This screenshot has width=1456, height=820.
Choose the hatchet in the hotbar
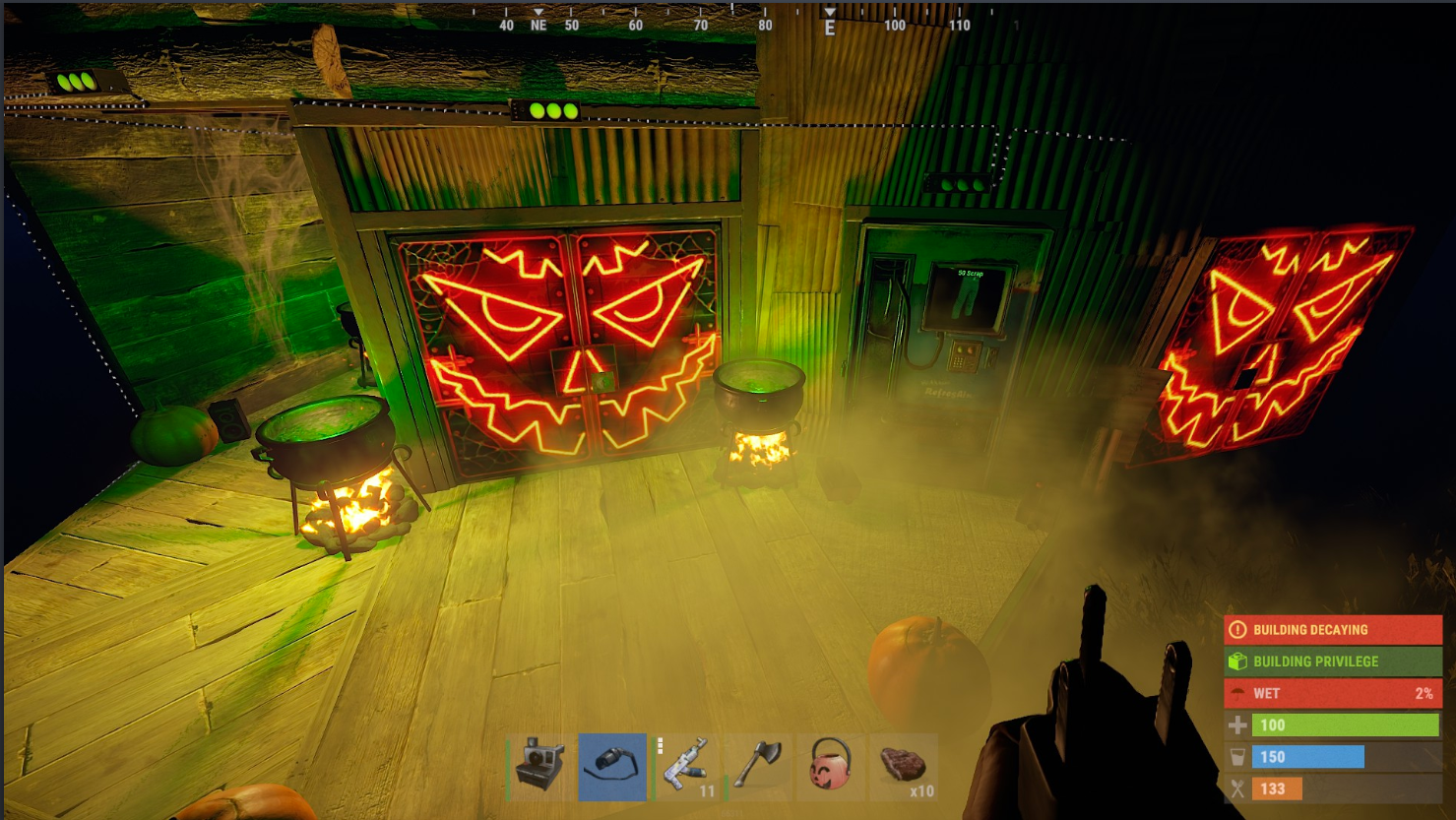click(758, 766)
